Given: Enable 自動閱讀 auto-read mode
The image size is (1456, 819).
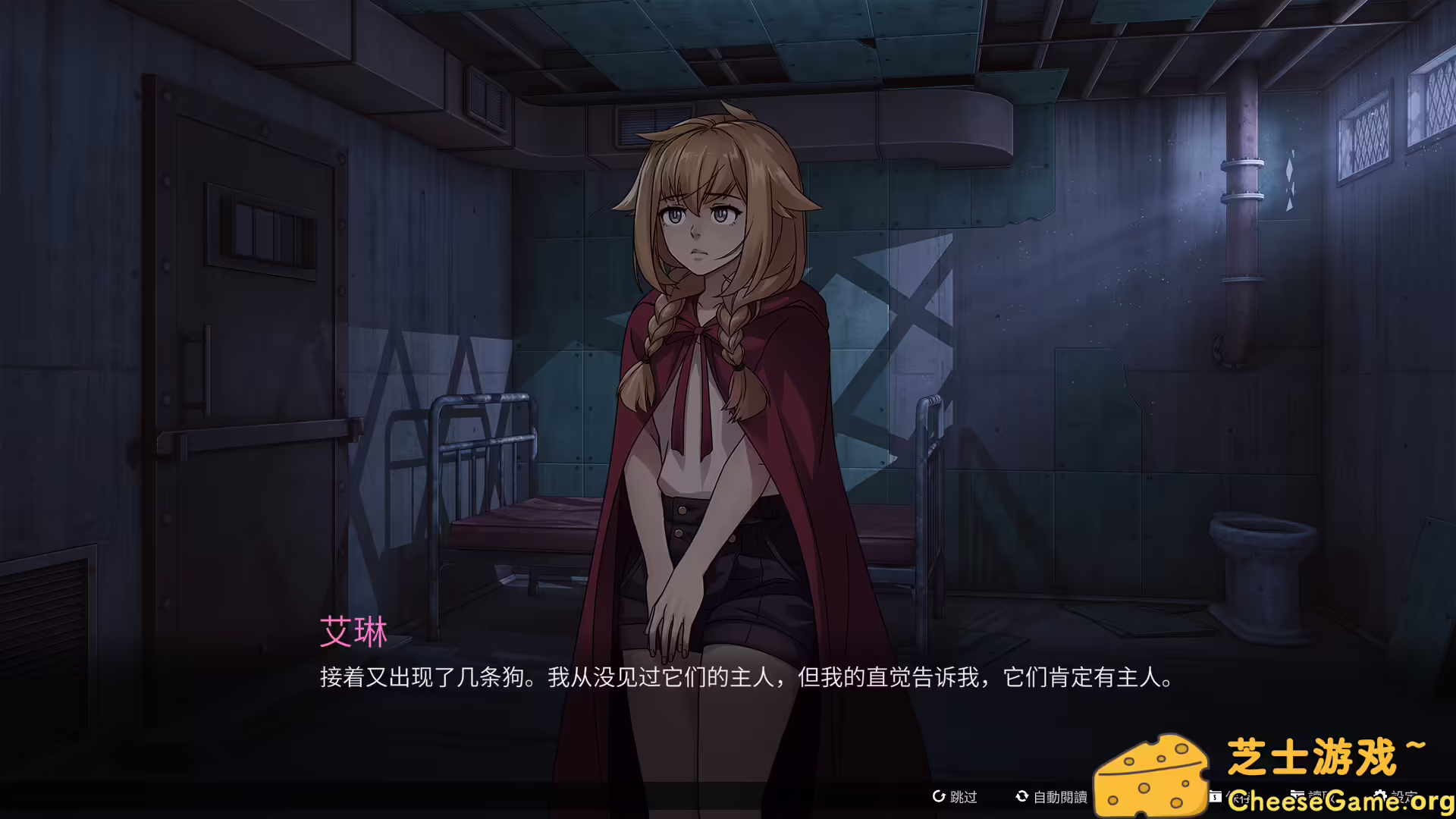Looking at the screenshot, I should 1062,797.
